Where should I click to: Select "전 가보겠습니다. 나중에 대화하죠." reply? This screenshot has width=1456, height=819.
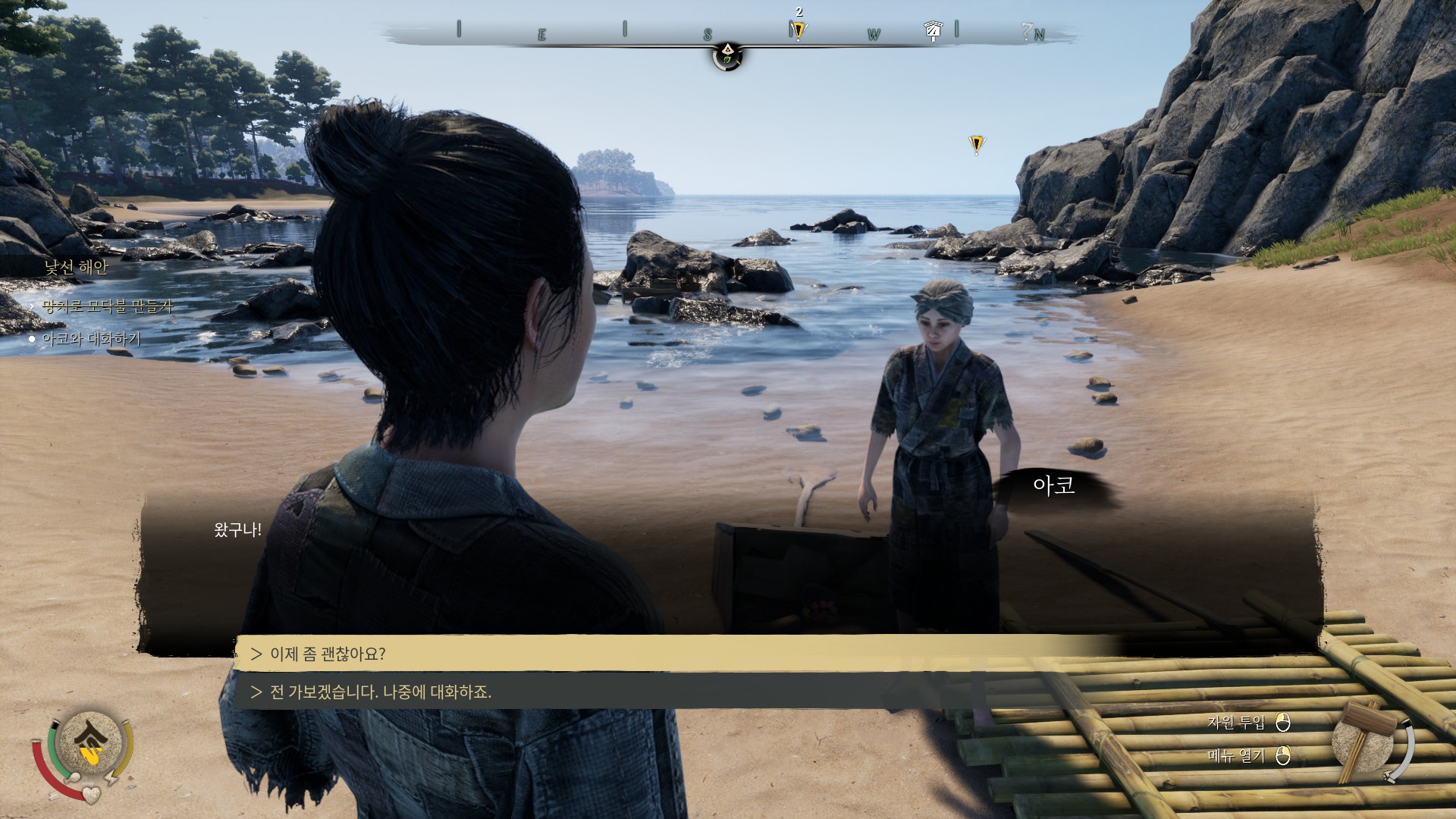381,692
